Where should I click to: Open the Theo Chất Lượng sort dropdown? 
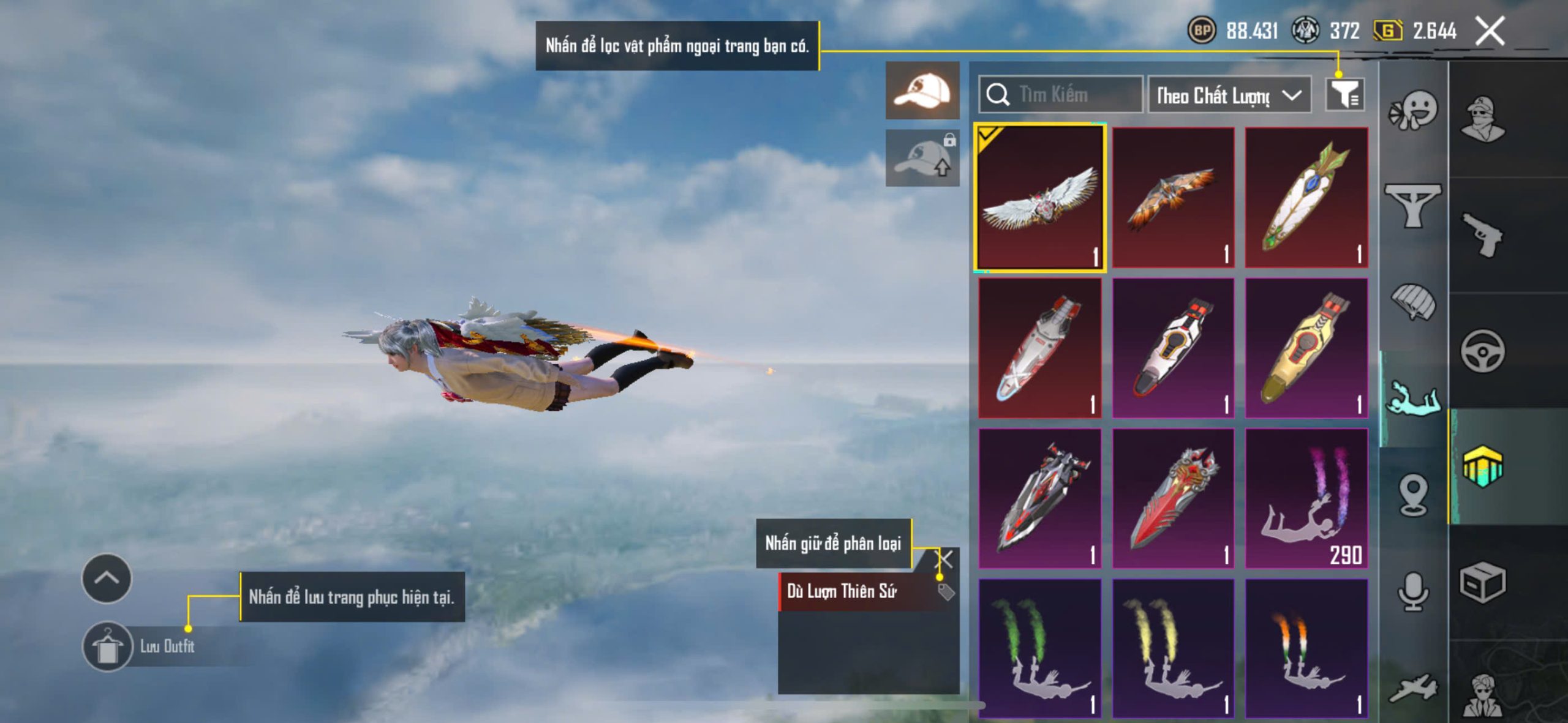1229,95
